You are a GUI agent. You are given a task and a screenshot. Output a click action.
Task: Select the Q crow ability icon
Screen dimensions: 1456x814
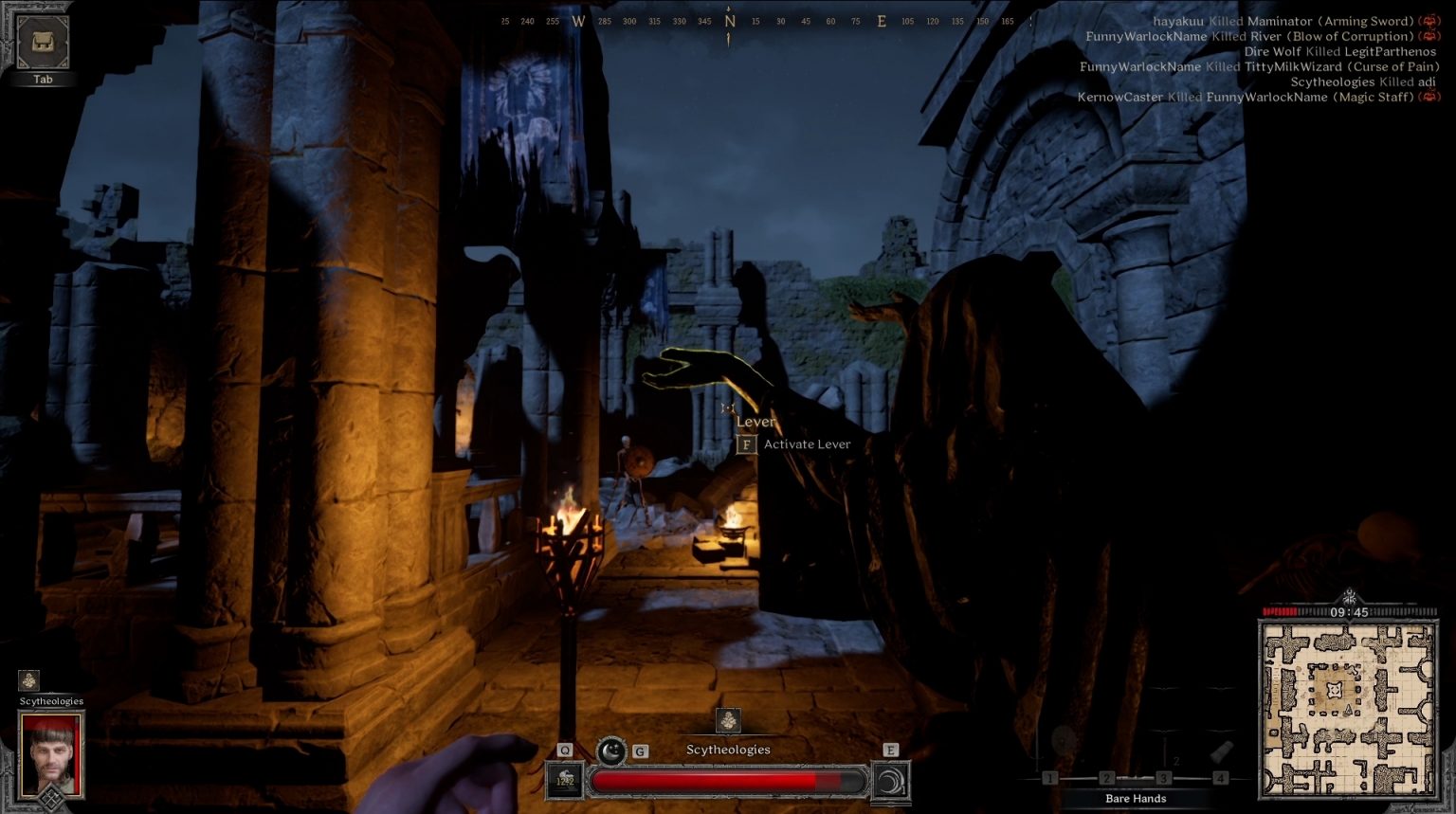564,781
